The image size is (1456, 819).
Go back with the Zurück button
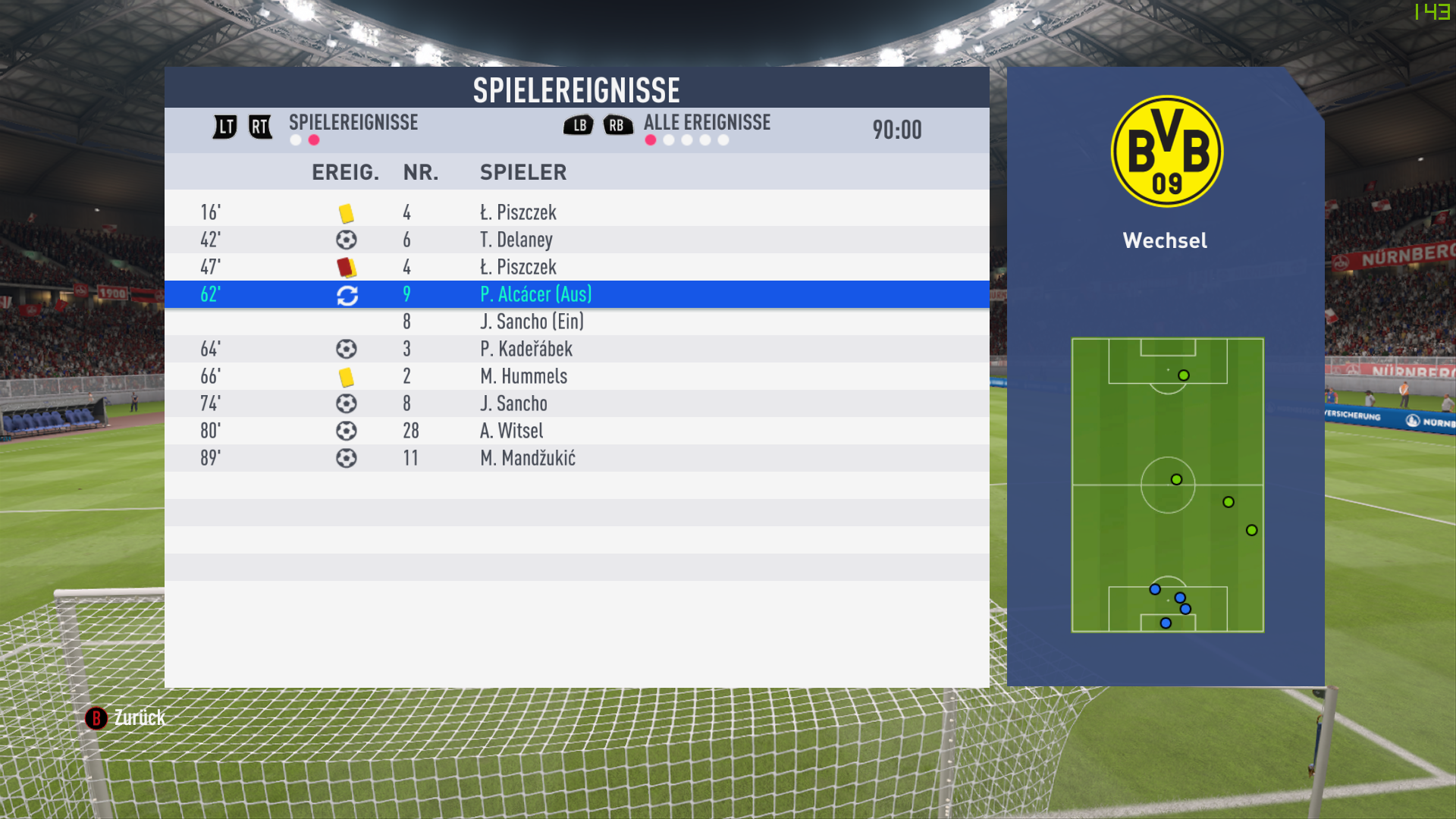(x=126, y=717)
